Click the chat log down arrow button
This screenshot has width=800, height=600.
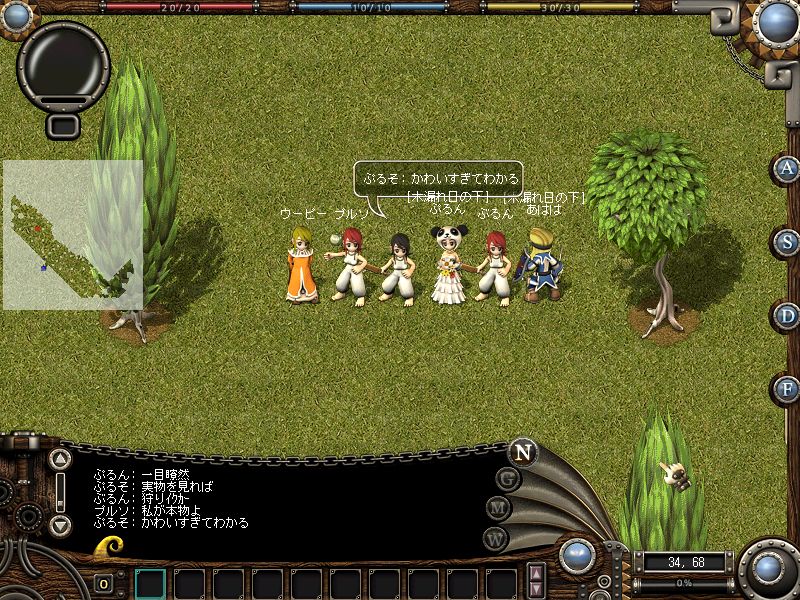pos(60,525)
